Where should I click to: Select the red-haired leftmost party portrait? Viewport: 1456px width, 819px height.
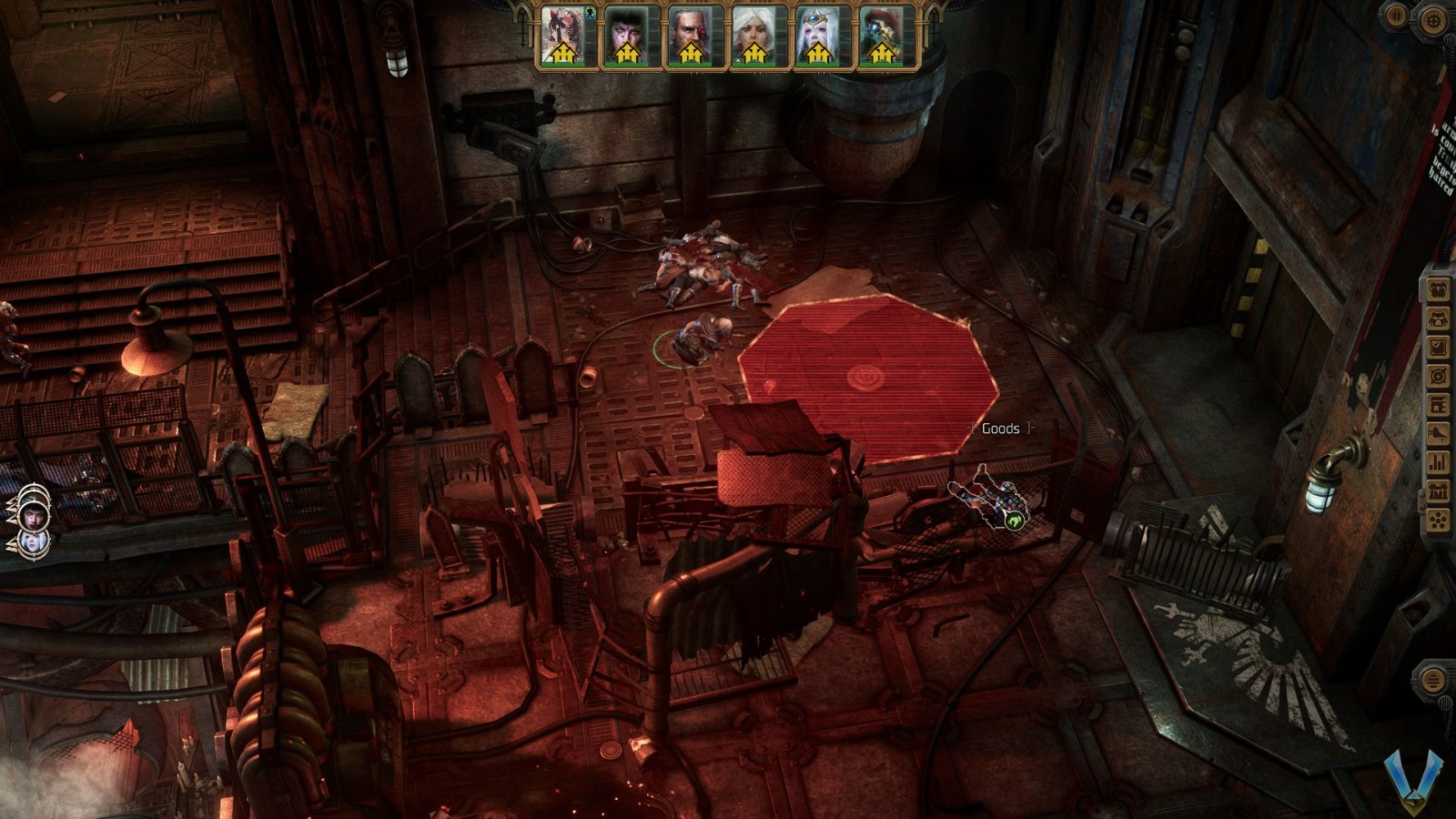pos(561,36)
